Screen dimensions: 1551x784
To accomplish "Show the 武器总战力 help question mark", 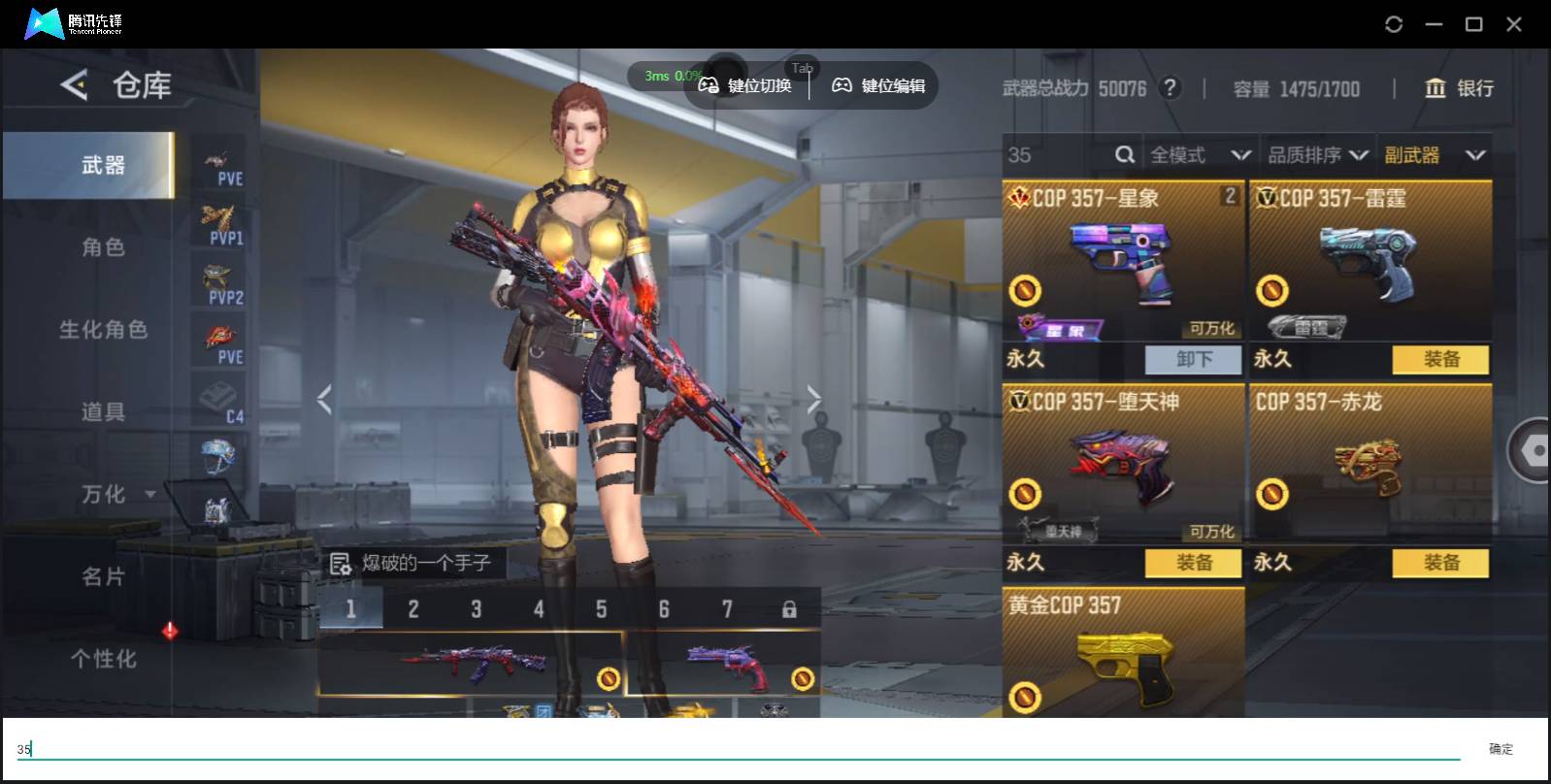I will tap(1171, 88).
